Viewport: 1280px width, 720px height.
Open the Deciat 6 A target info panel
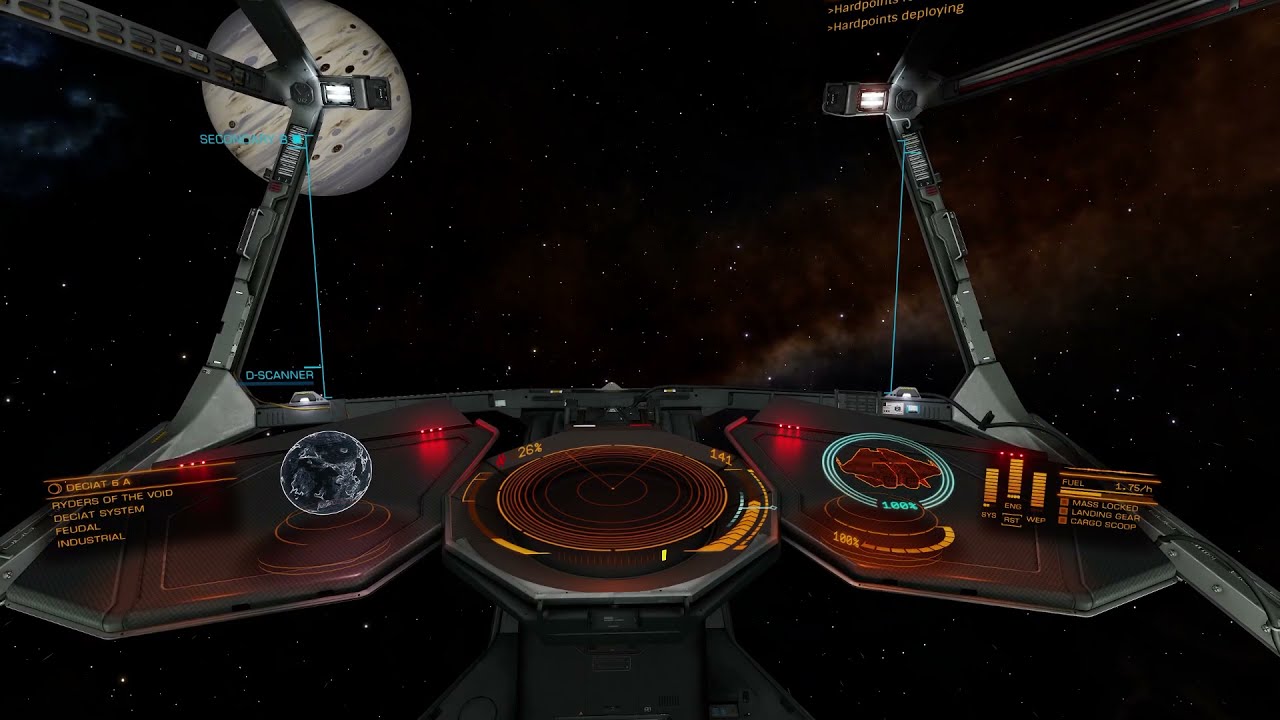pos(110,510)
